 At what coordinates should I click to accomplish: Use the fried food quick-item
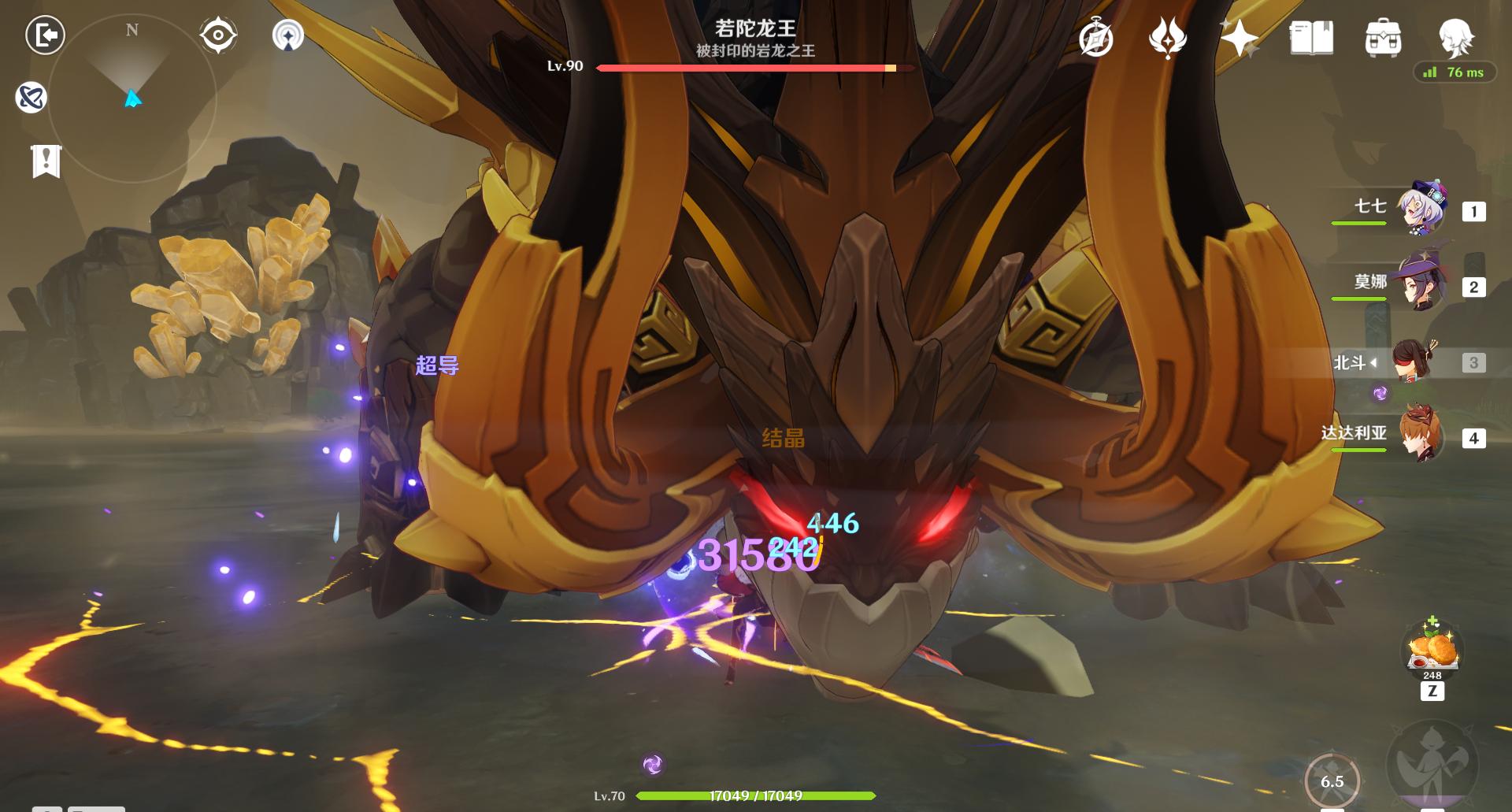tap(1432, 649)
